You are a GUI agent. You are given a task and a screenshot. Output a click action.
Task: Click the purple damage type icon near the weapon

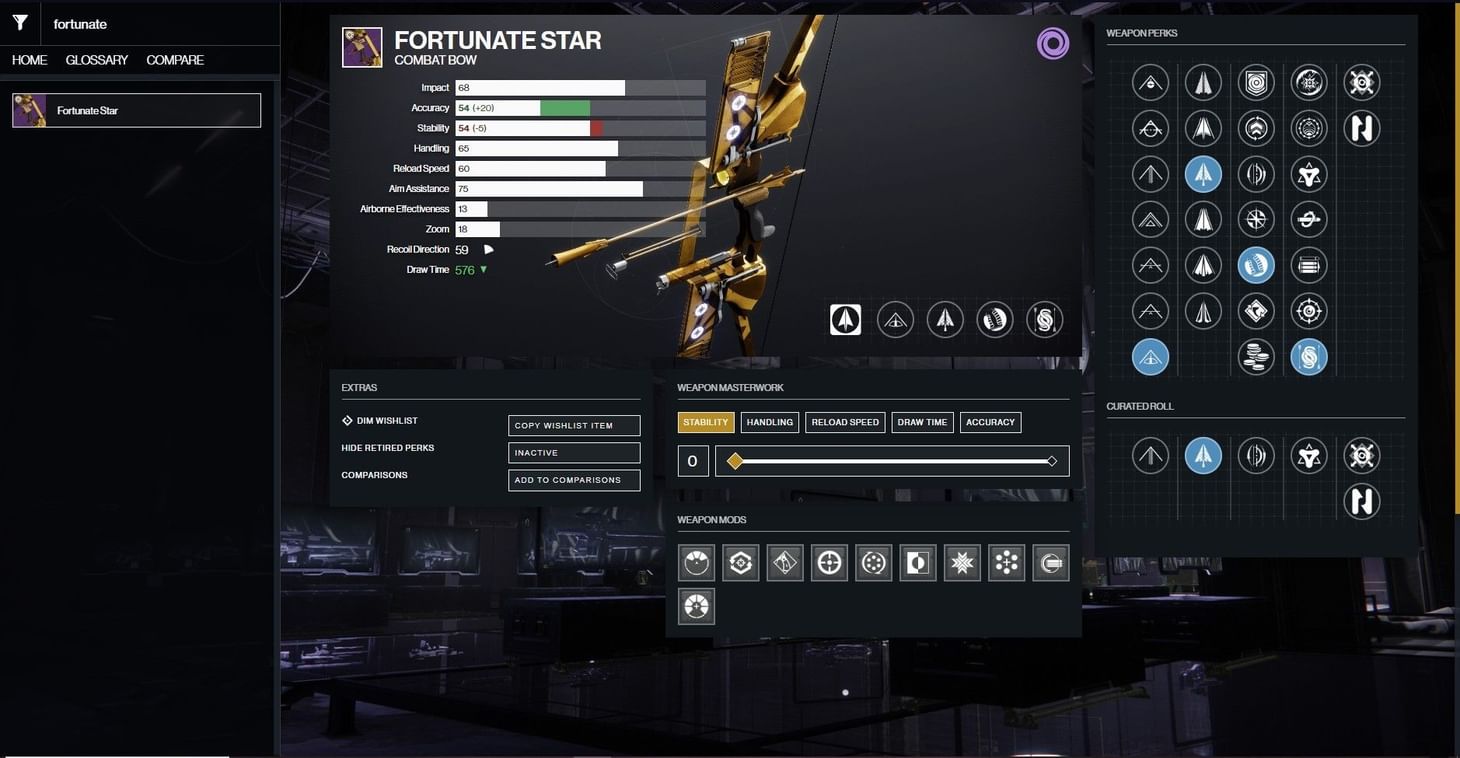(x=1052, y=44)
